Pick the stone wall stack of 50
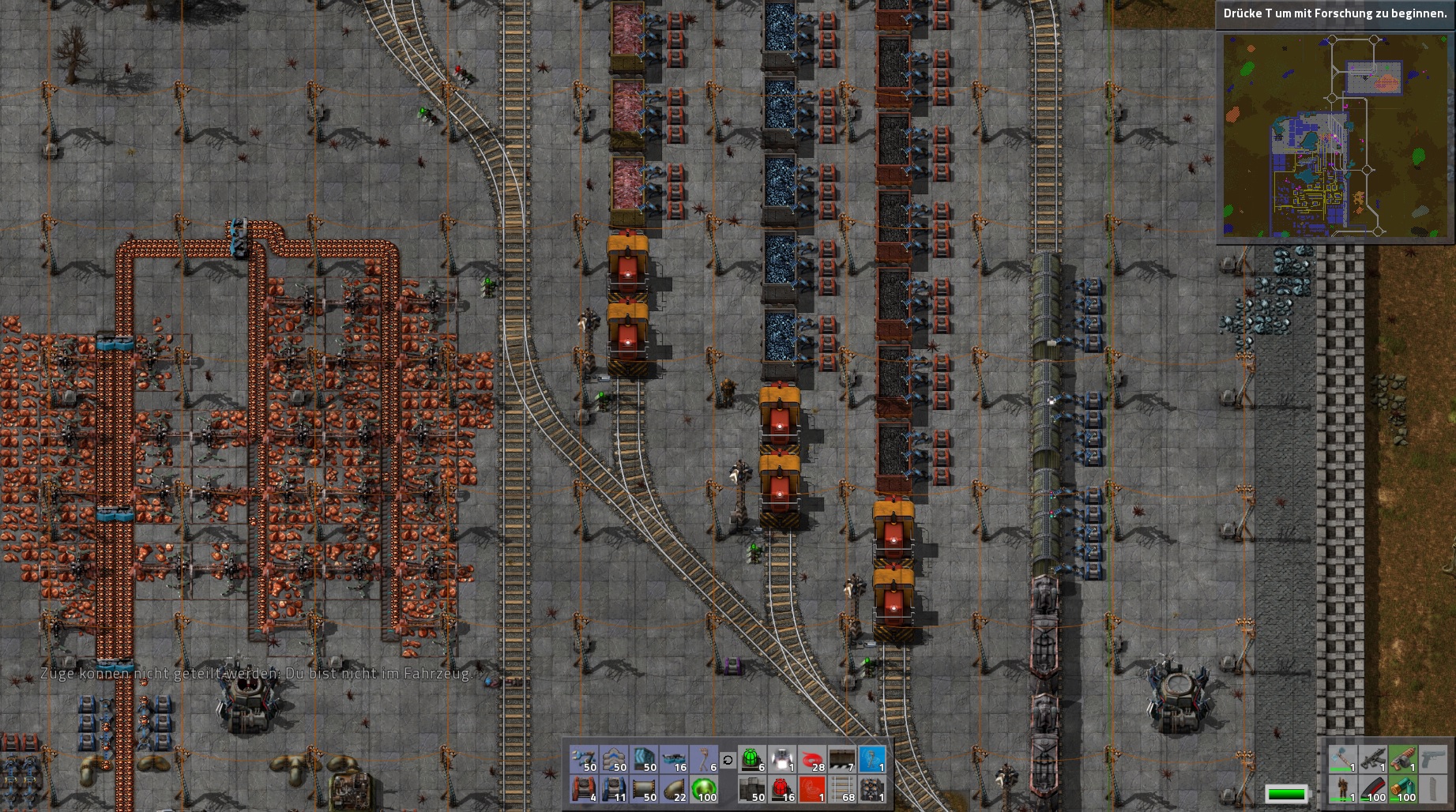The width and height of the screenshot is (1456, 812). [x=751, y=789]
